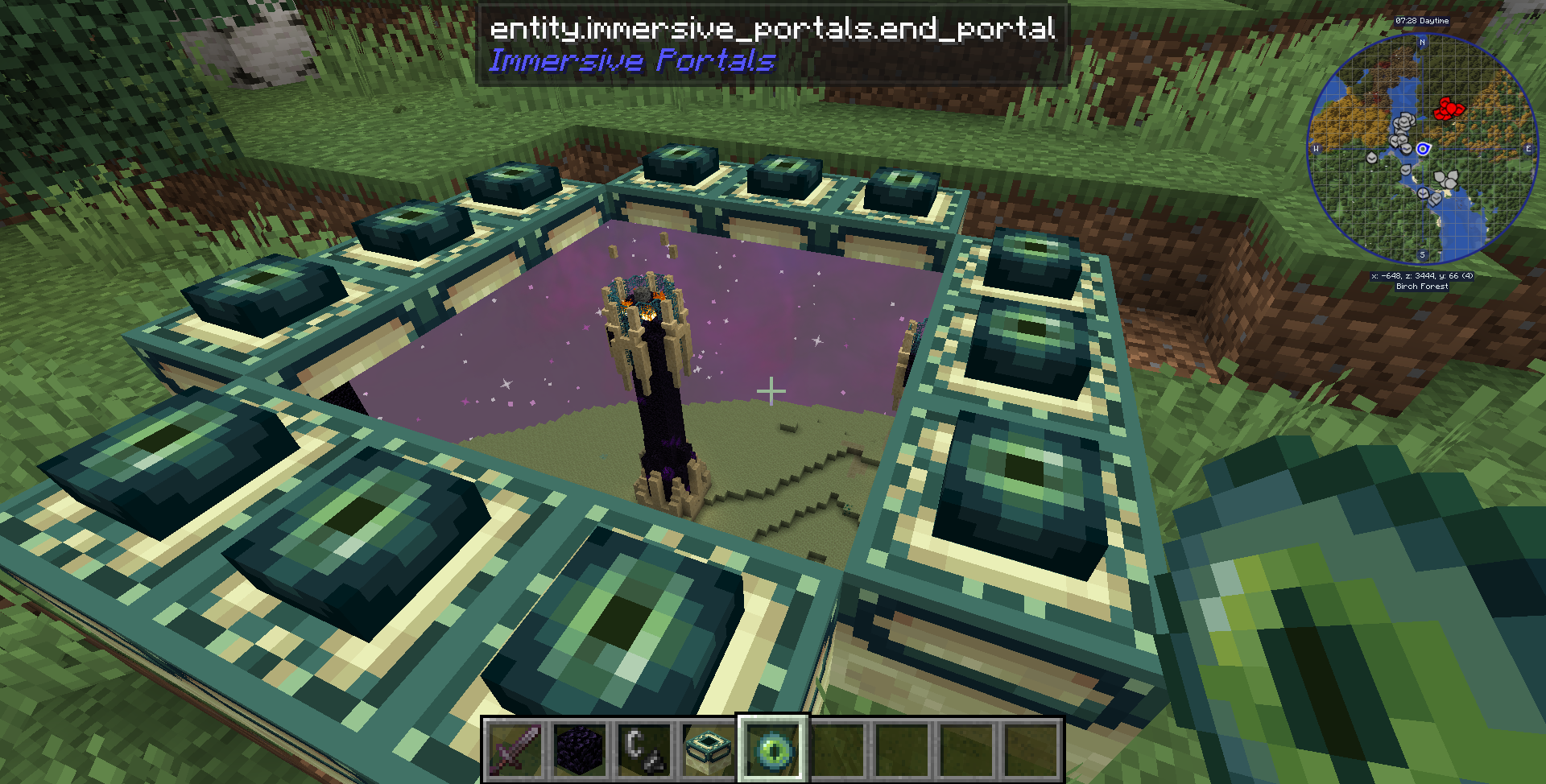Viewport: 1546px width, 784px height.
Task: Click the S marker below the minimap
Action: 1422,254
